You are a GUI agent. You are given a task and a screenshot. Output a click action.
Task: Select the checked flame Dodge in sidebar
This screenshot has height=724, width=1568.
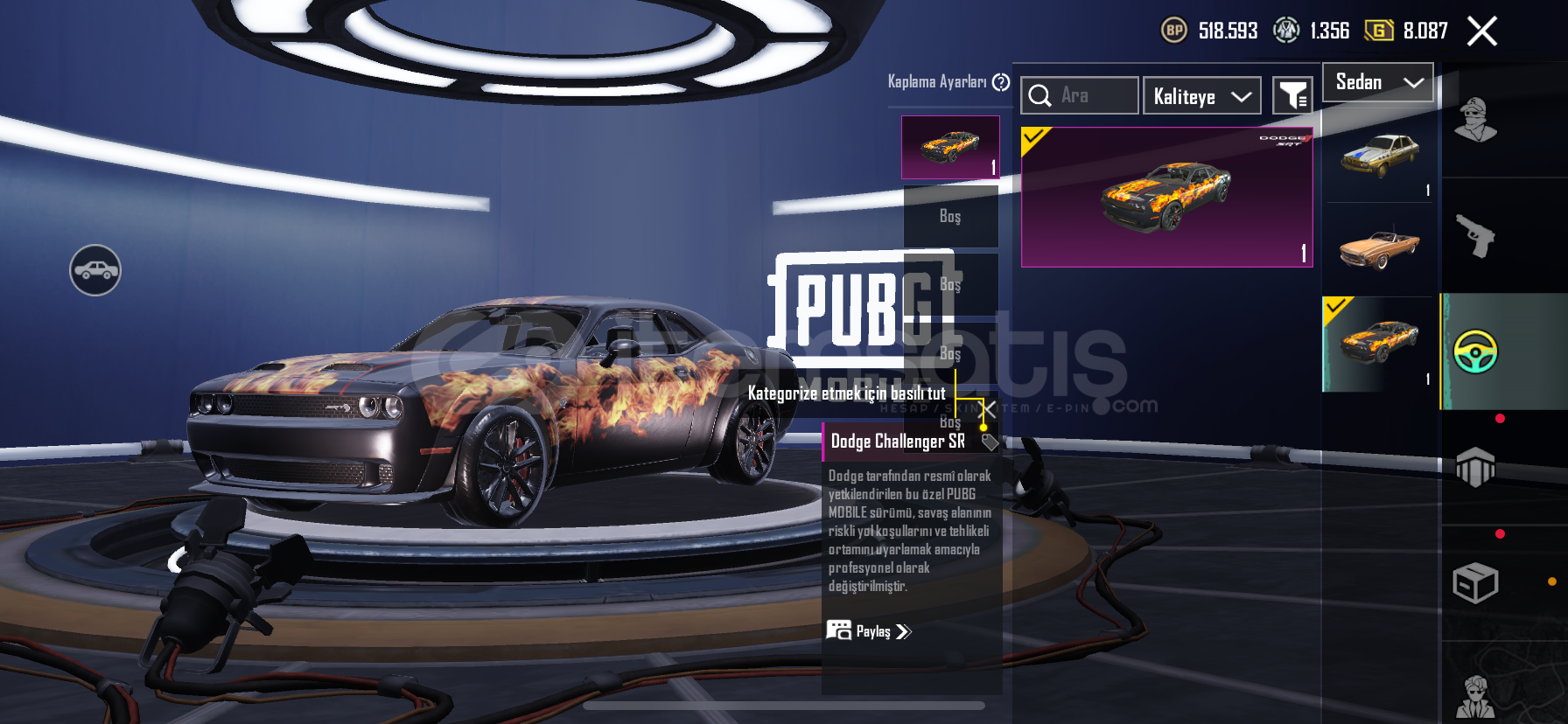1379,343
